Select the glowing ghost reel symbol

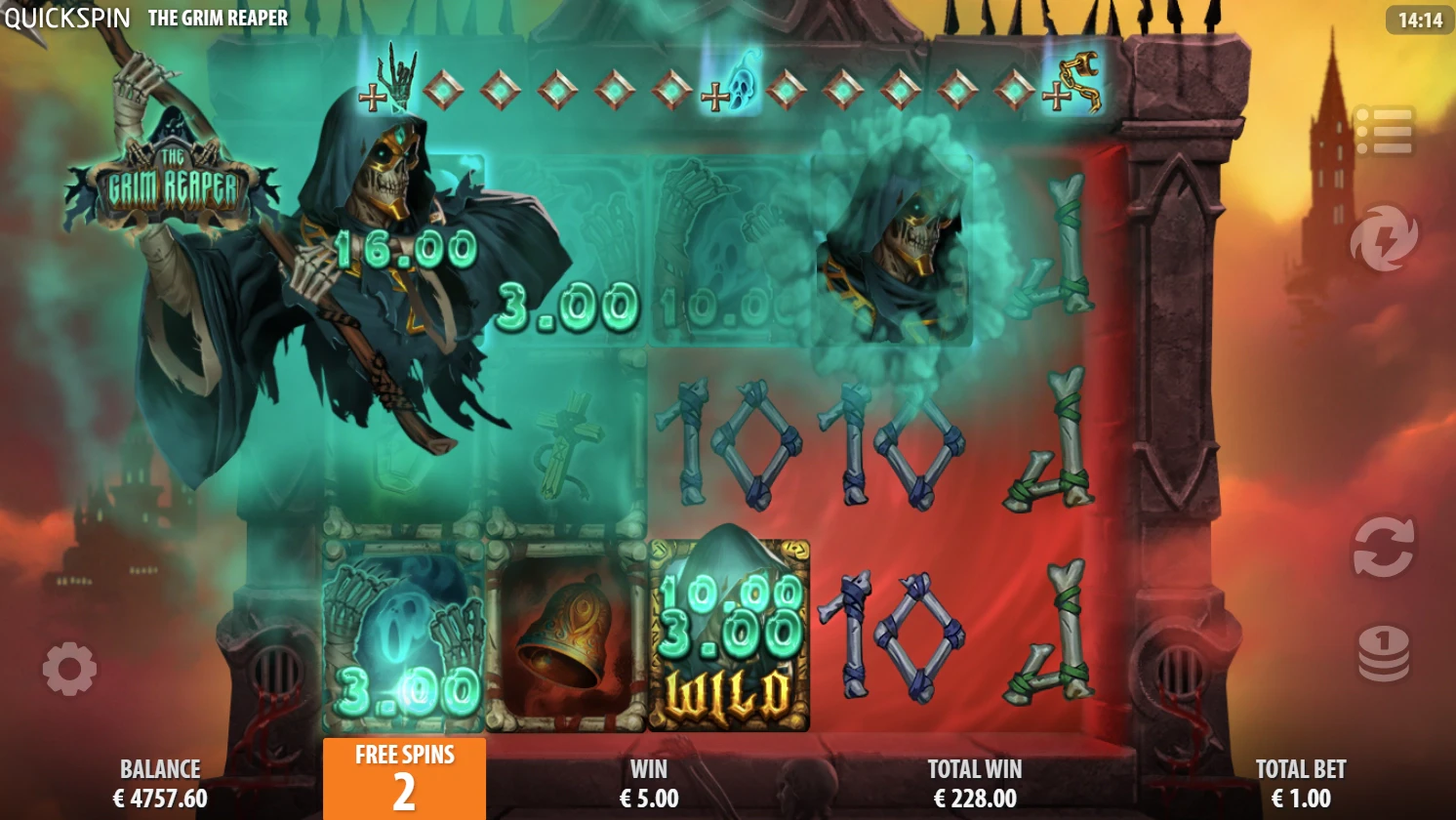[x=400, y=633]
